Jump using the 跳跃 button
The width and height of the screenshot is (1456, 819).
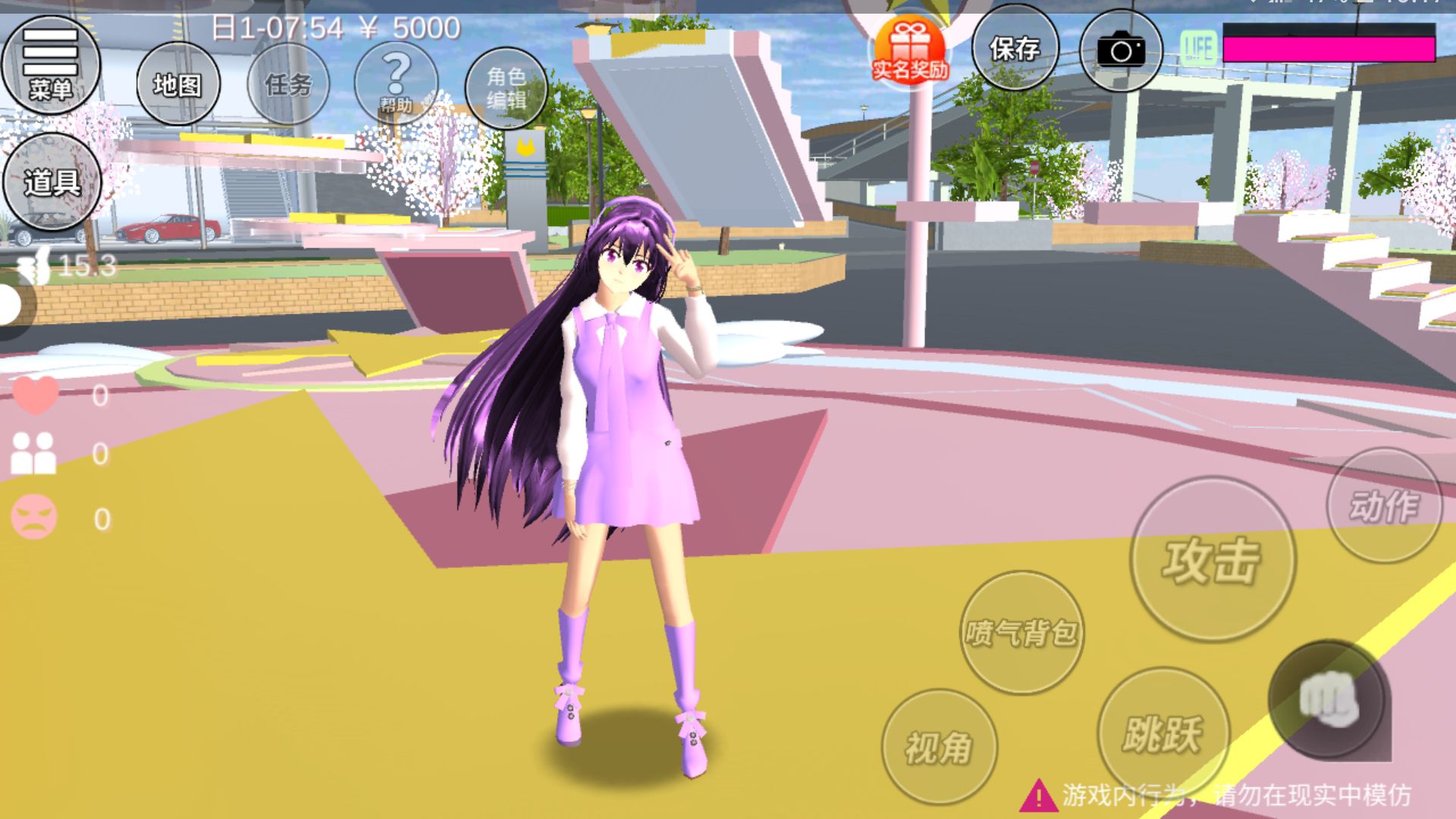click(x=1163, y=733)
